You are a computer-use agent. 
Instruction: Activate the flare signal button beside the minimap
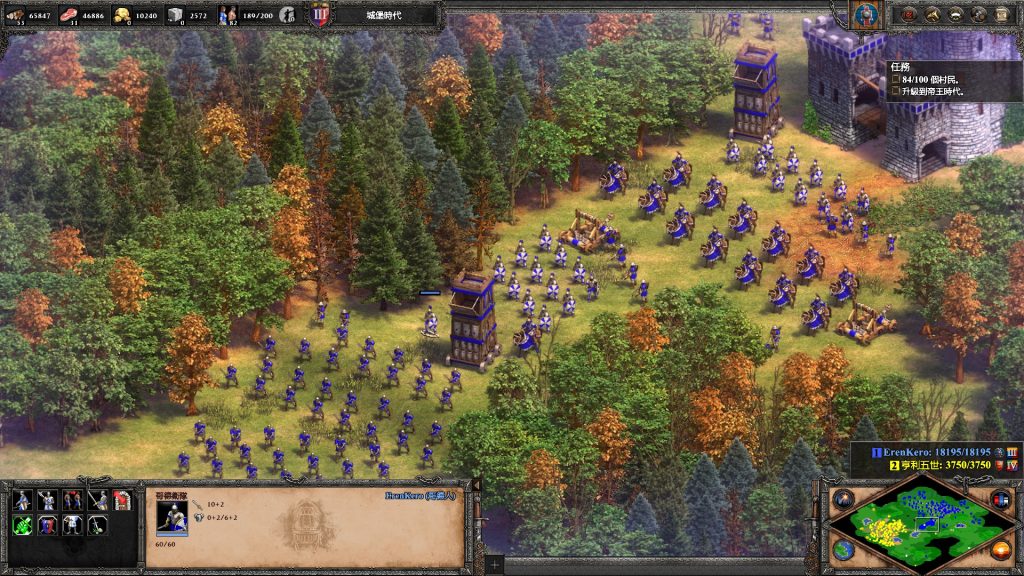(843, 498)
